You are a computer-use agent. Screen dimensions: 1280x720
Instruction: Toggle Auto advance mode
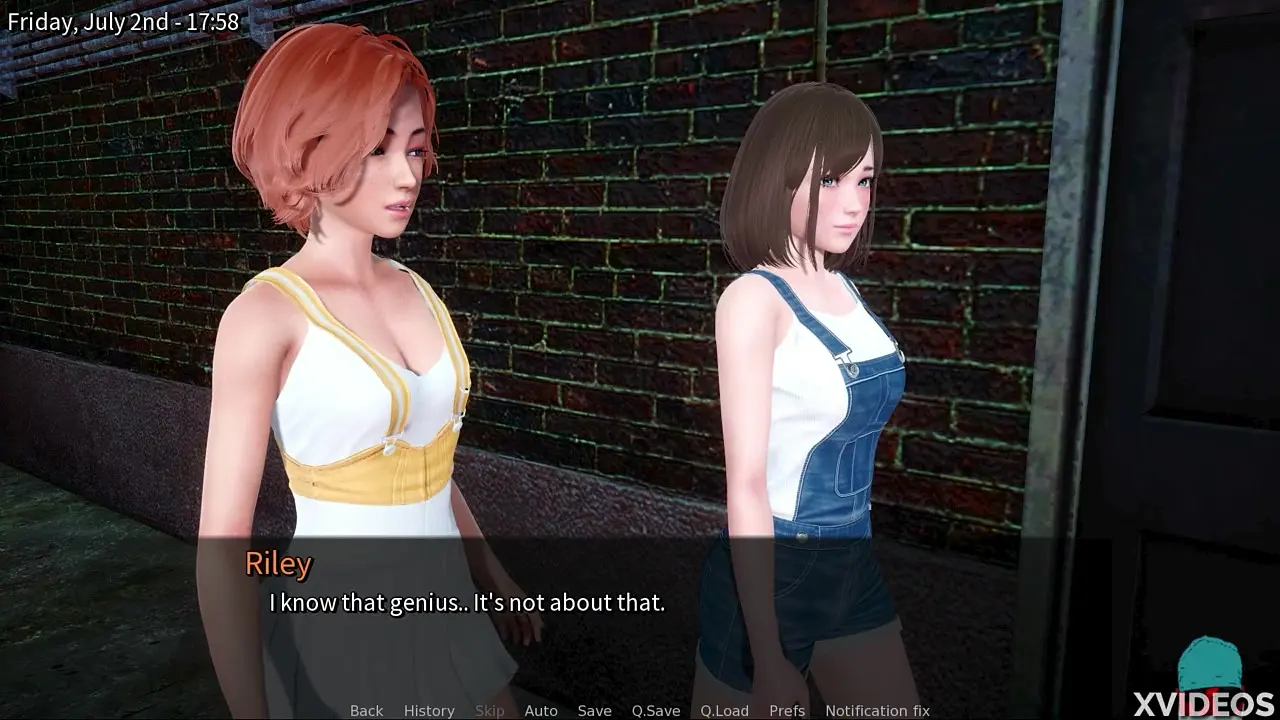(541, 710)
